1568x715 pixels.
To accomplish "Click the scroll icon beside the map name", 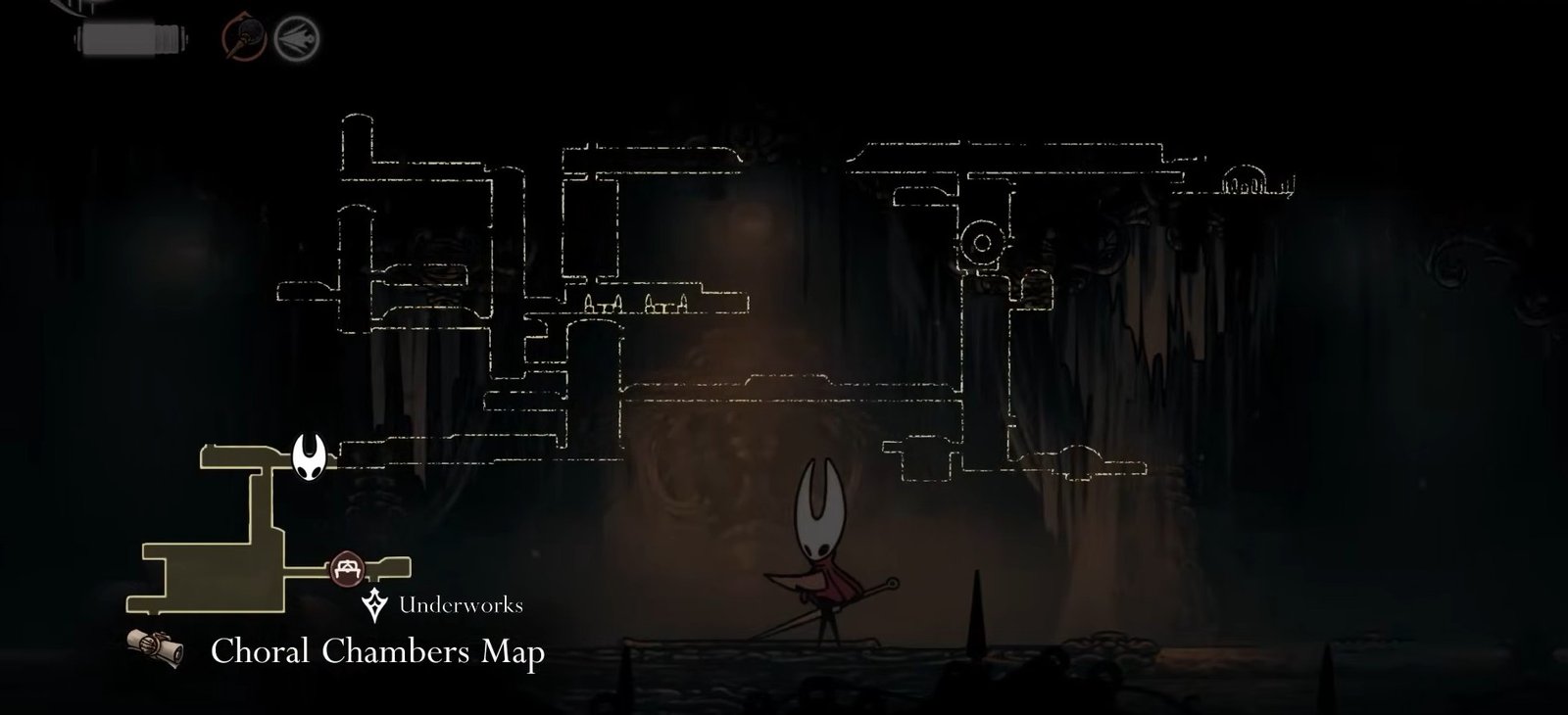I will (159, 648).
